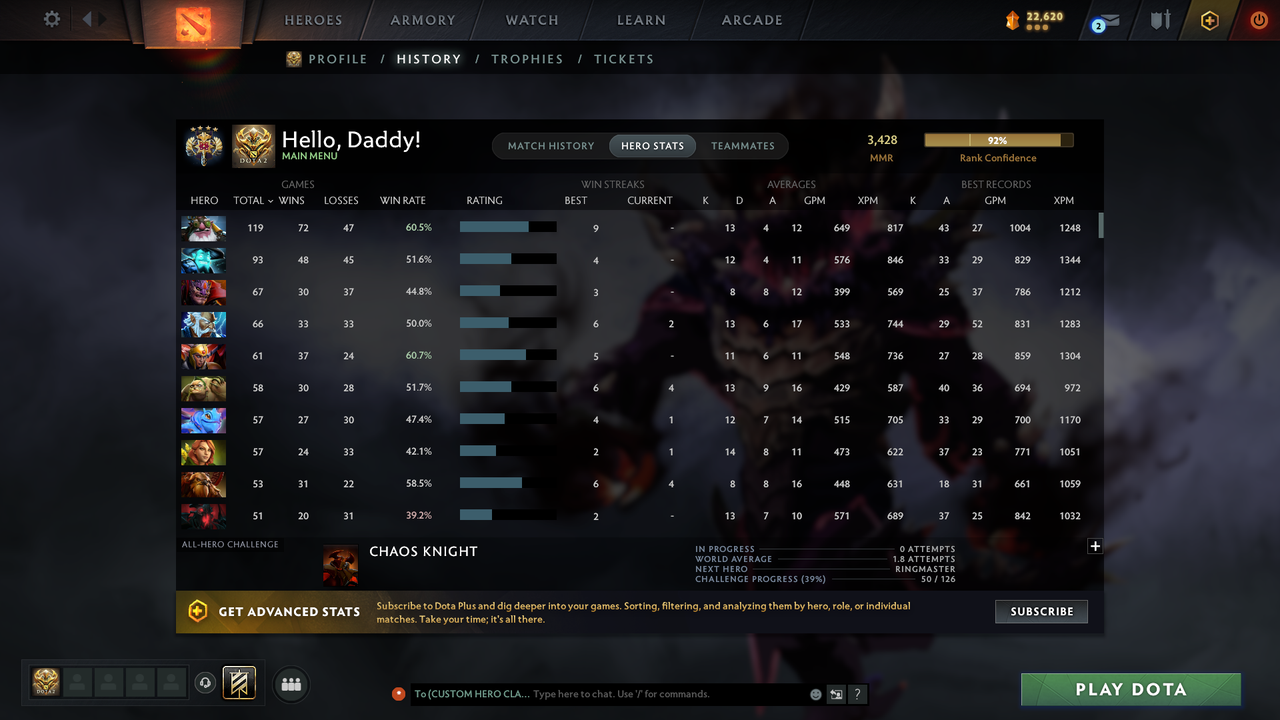Screen dimensions: 1280x720
Task: Open the TROPHIES section
Action: (x=527, y=59)
